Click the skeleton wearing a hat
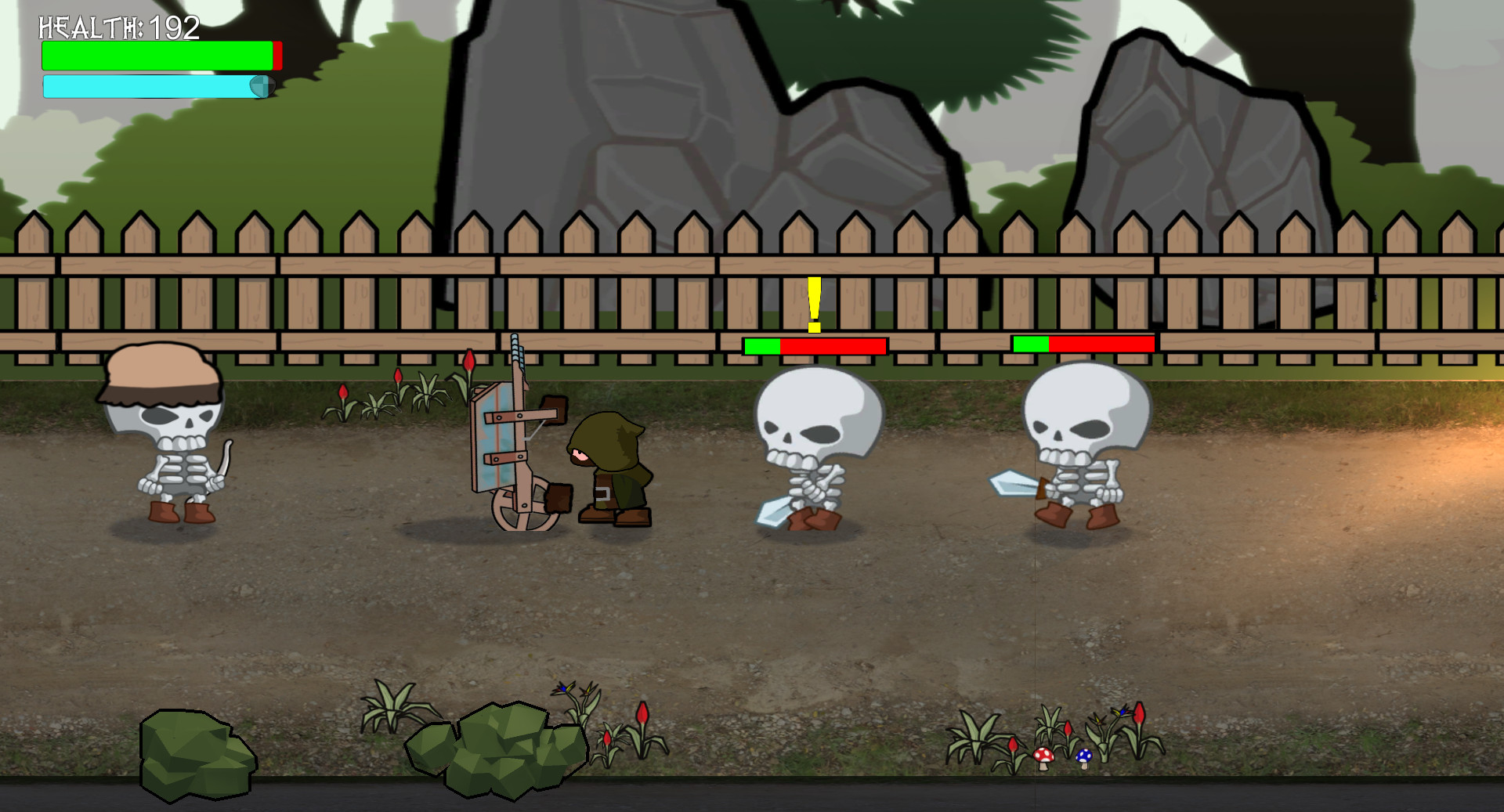1504x812 pixels. tap(167, 438)
